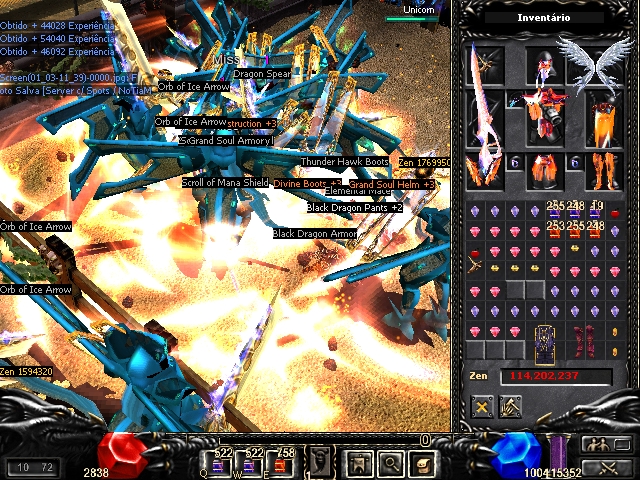Use the red potion in the E slot
The image size is (640, 480).
pyautogui.click(x=279, y=463)
